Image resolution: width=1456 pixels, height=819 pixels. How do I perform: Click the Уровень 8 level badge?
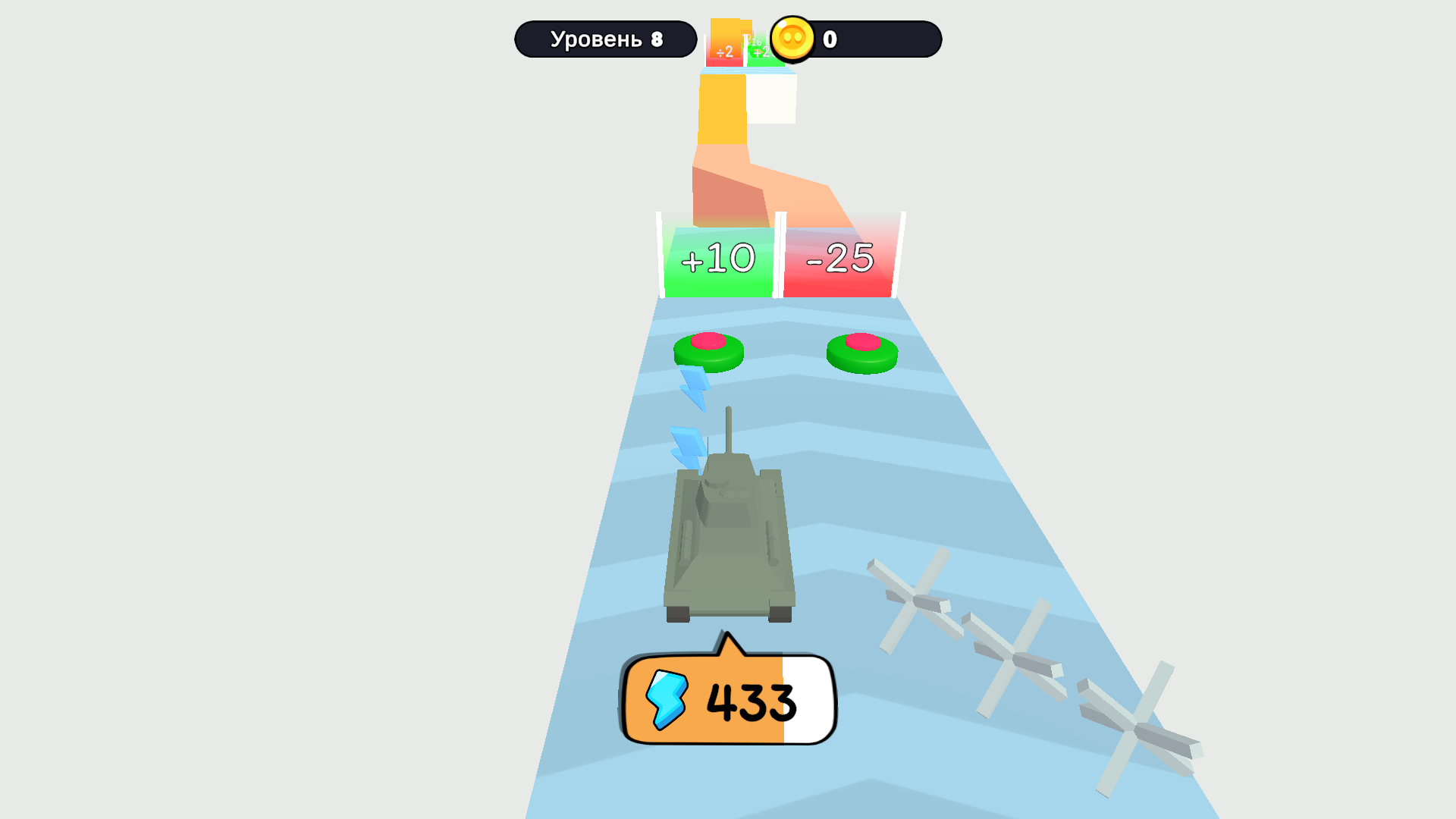click(x=606, y=38)
